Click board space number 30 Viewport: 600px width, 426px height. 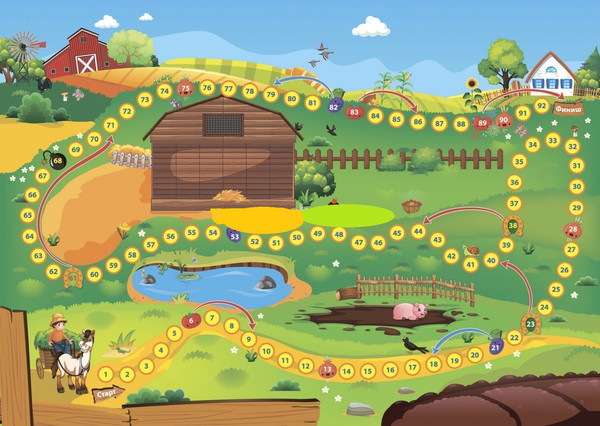click(x=576, y=186)
